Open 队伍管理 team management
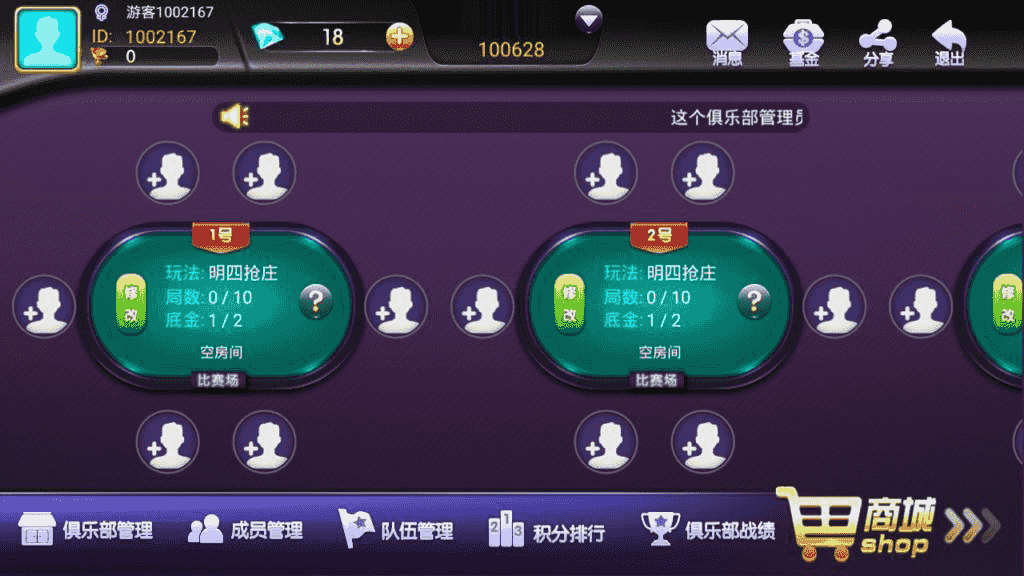The height and width of the screenshot is (576, 1024). (x=396, y=530)
